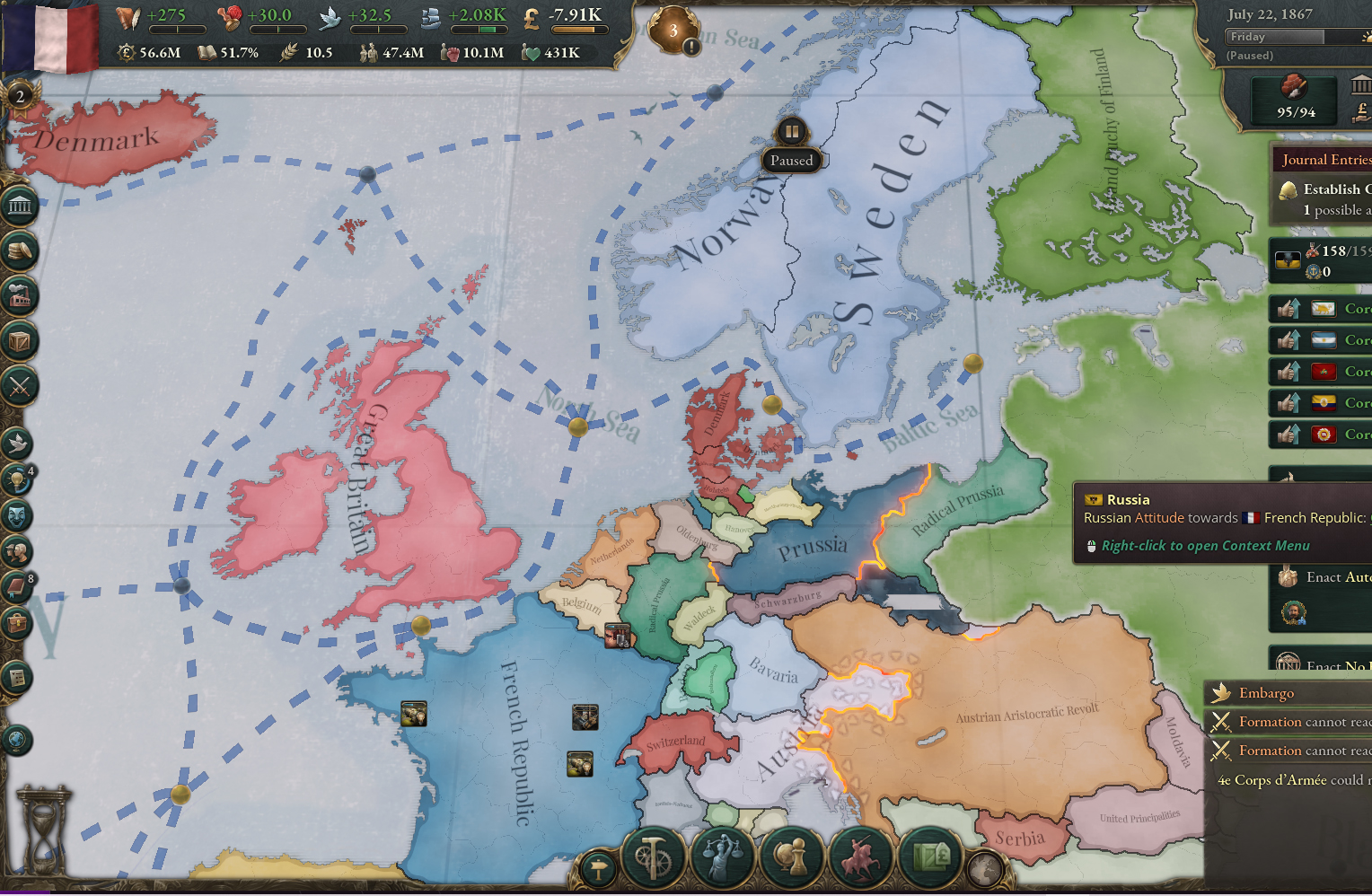Toggle the signpost lens options button
This screenshot has height=896, width=1372.
598,868
